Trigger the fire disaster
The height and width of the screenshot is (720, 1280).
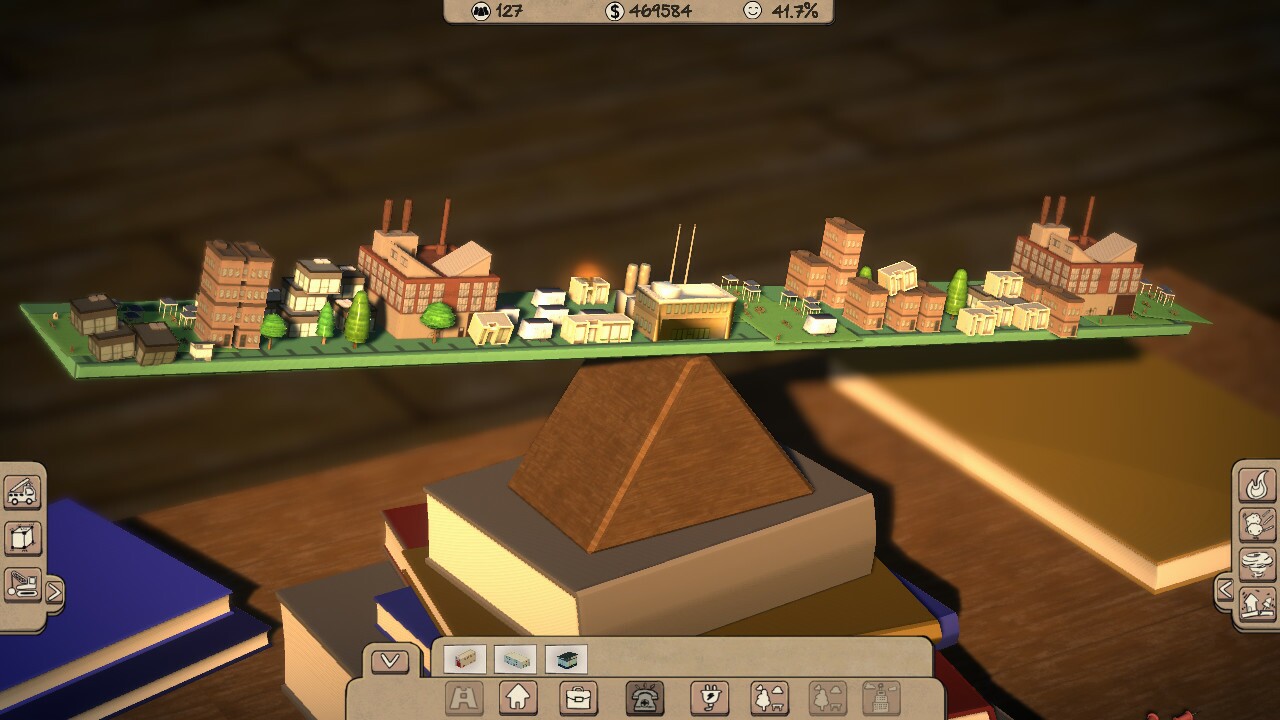coord(1257,486)
